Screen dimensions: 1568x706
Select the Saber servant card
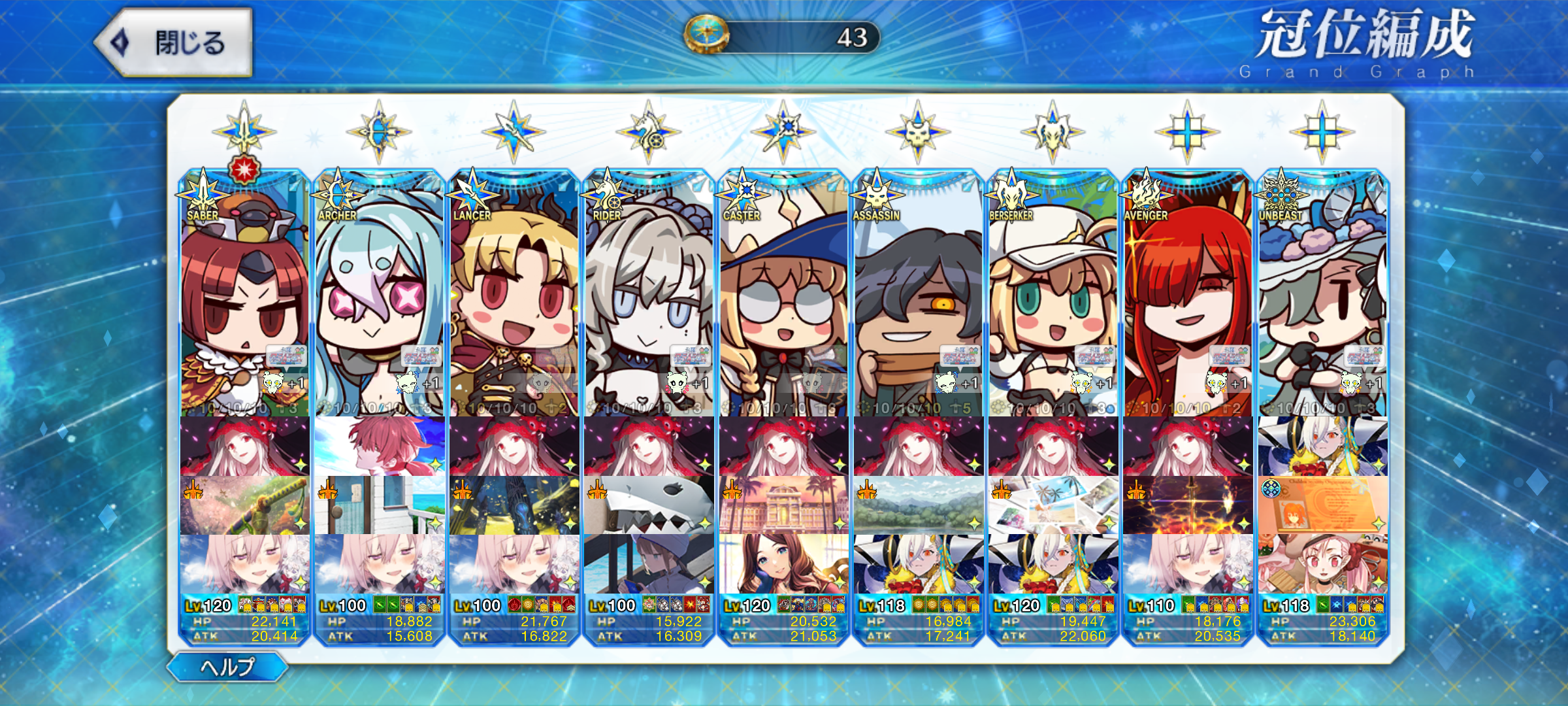click(244, 294)
